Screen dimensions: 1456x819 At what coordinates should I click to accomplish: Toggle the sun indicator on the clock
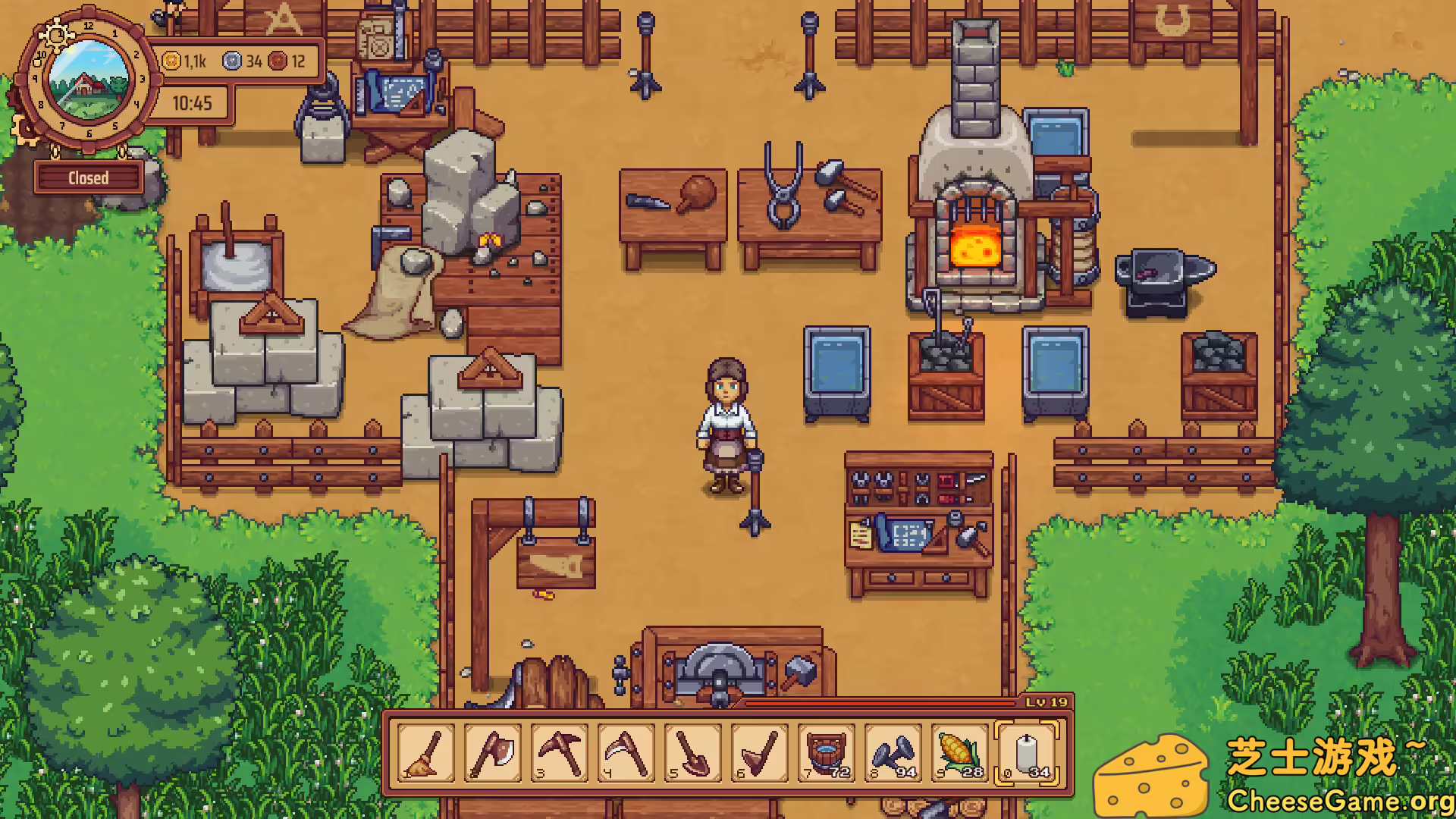click(55, 35)
